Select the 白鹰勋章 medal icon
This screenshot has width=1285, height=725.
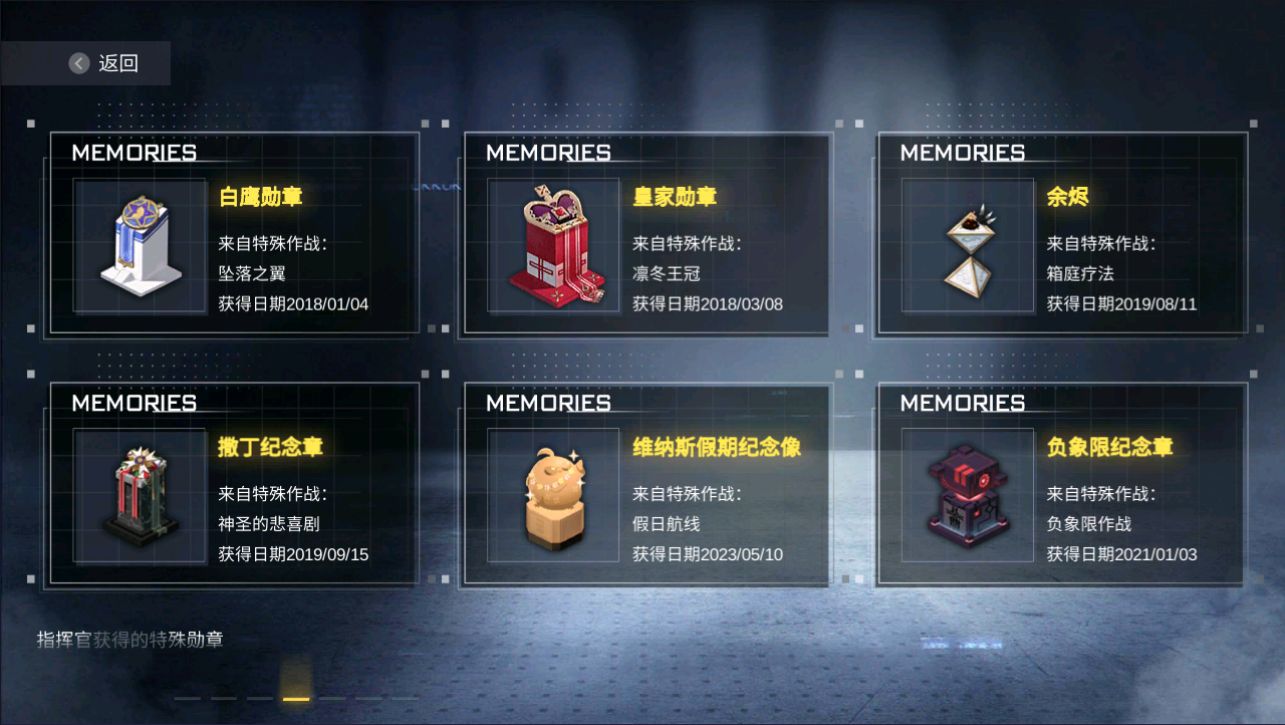[x=140, y=245]
